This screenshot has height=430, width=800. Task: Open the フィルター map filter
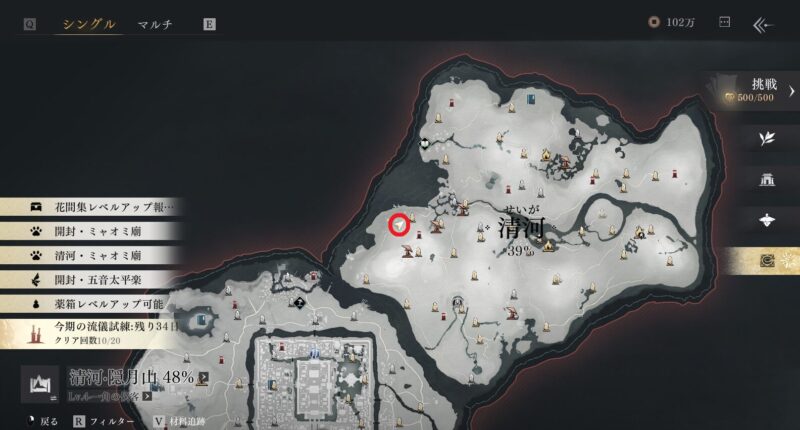pos(105,422)
